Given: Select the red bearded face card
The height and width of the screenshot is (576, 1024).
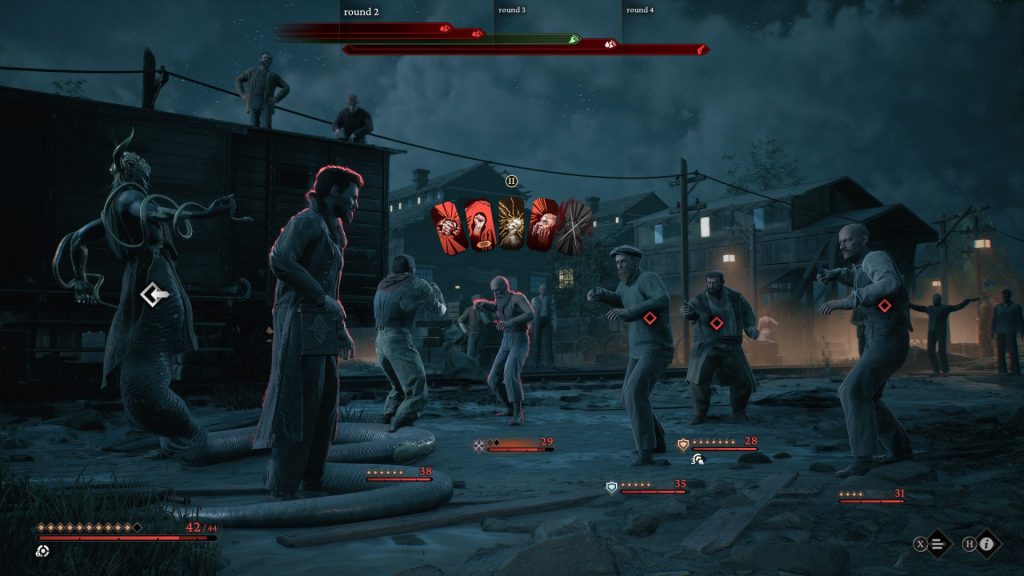Looking at the screenshot, I should (x=543, y=225).
